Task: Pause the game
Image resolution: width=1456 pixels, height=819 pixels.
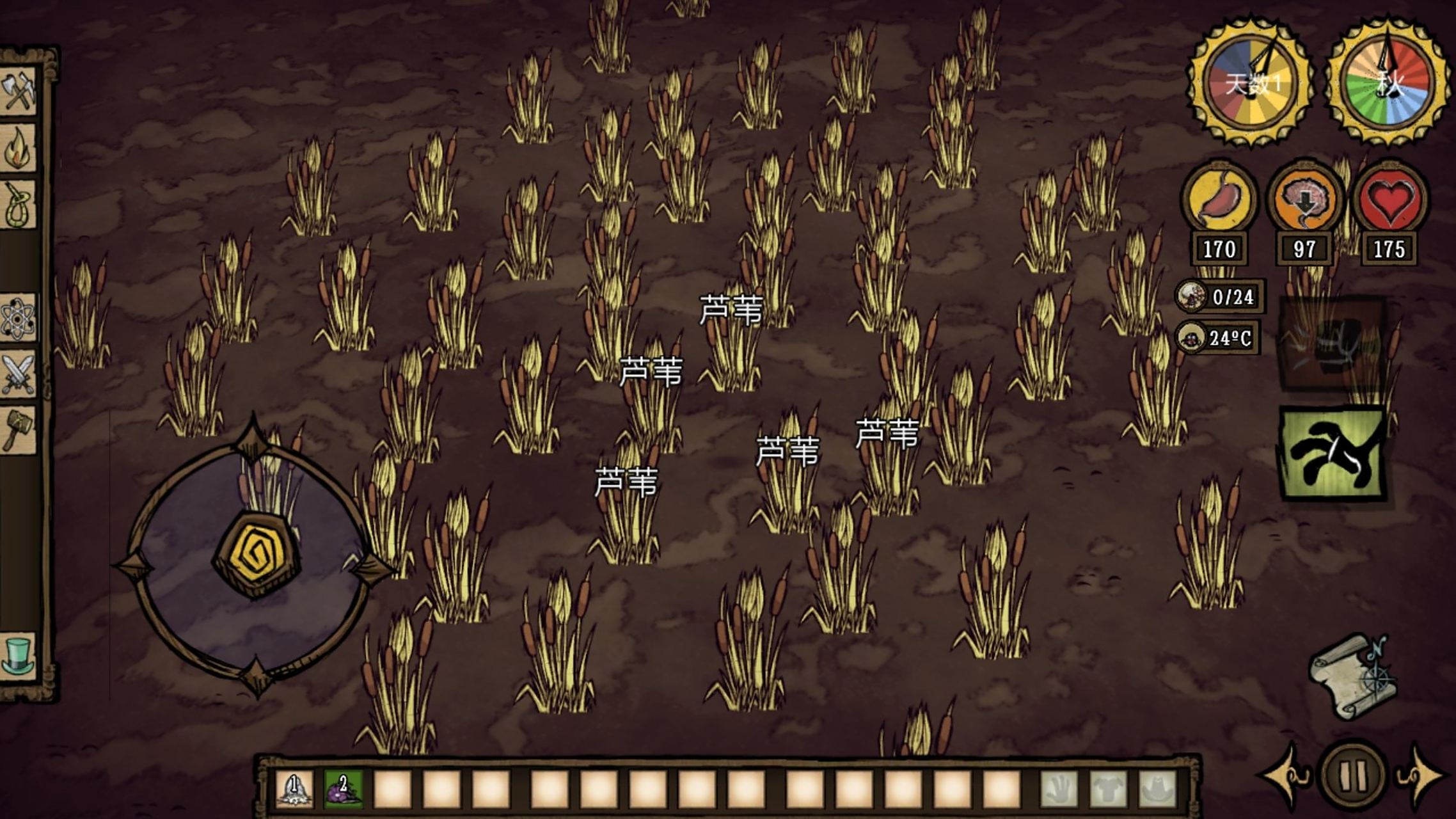Action: click(1352, 775)
